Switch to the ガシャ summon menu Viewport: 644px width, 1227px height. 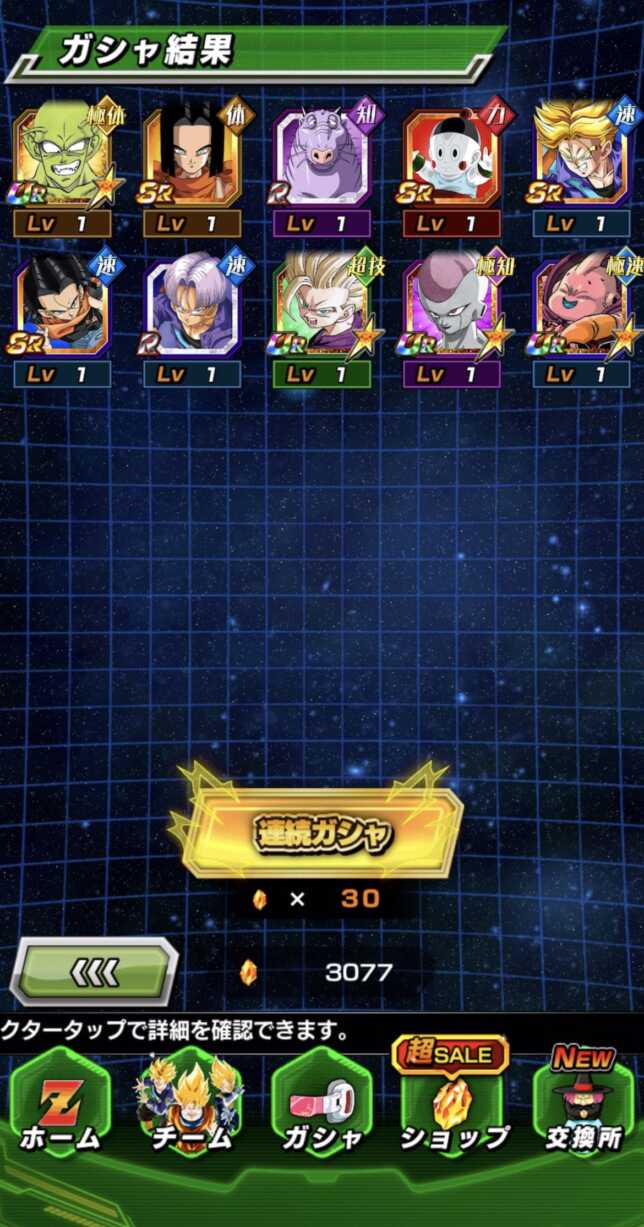pos(322,1107)
